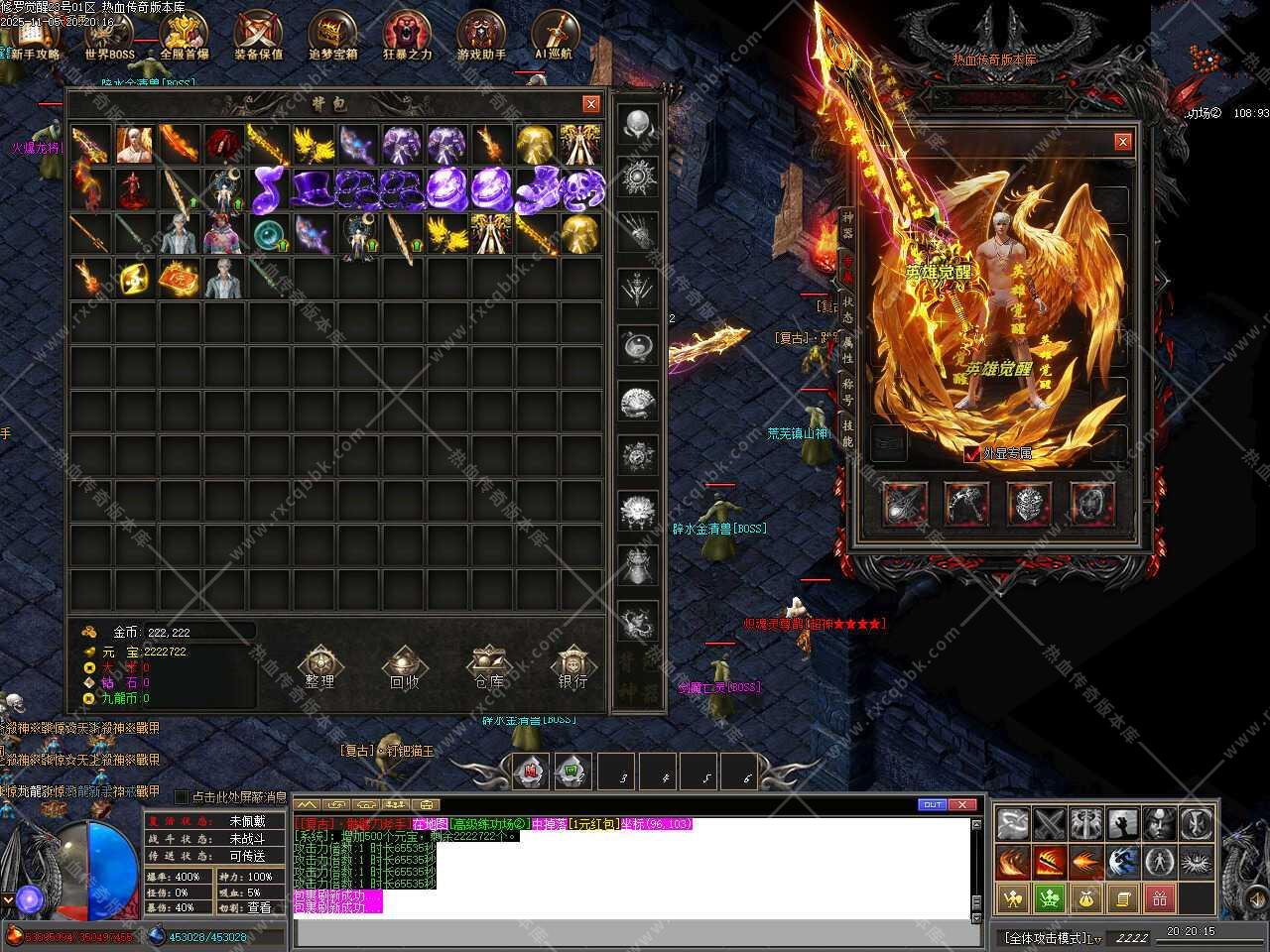Close the character equipment panel
Viewport: 1270px width, 952px height.
pyautogui.click(x=1123, y=142)
